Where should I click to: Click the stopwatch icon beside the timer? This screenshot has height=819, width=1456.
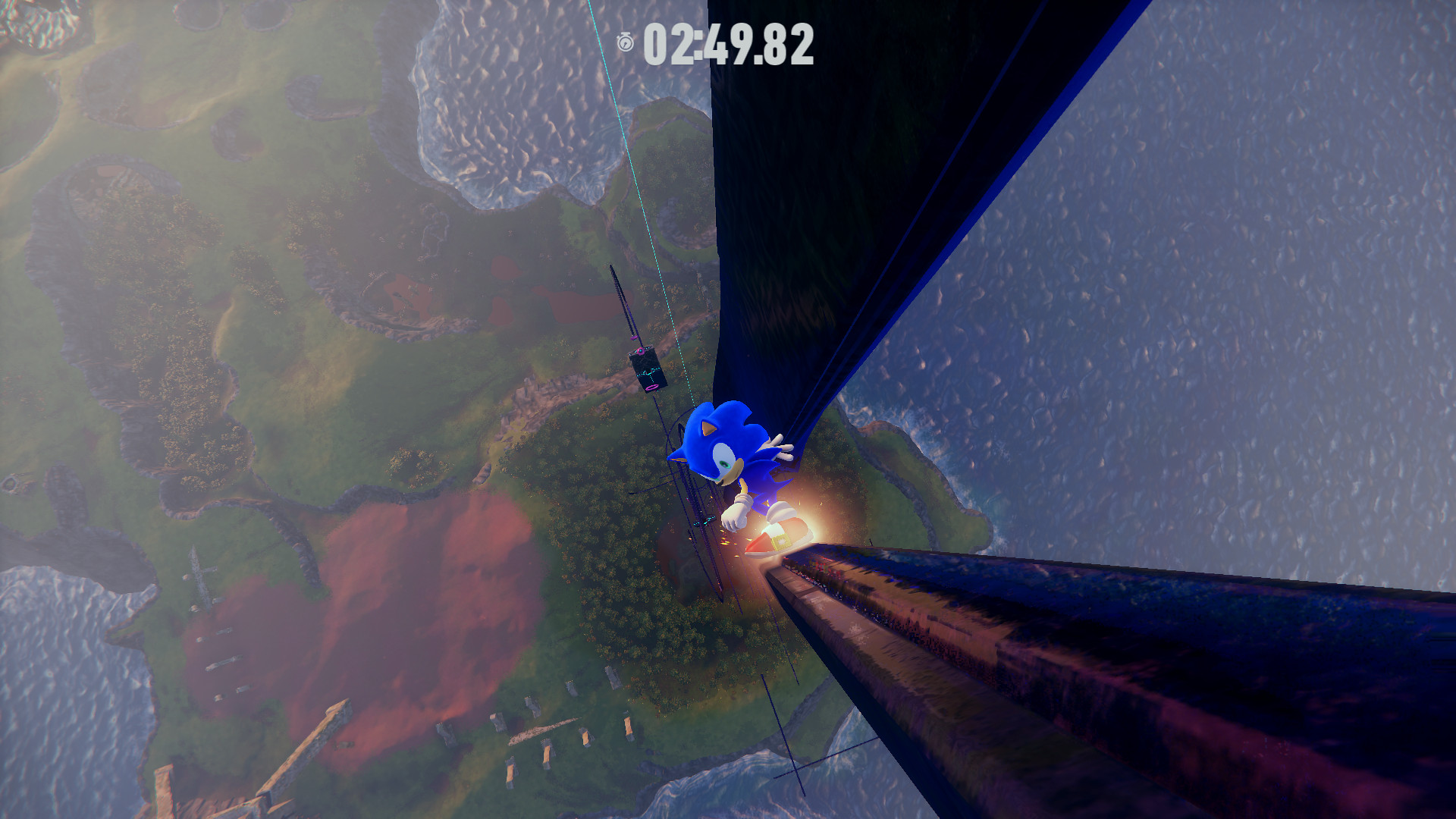(x=623, y=42)
